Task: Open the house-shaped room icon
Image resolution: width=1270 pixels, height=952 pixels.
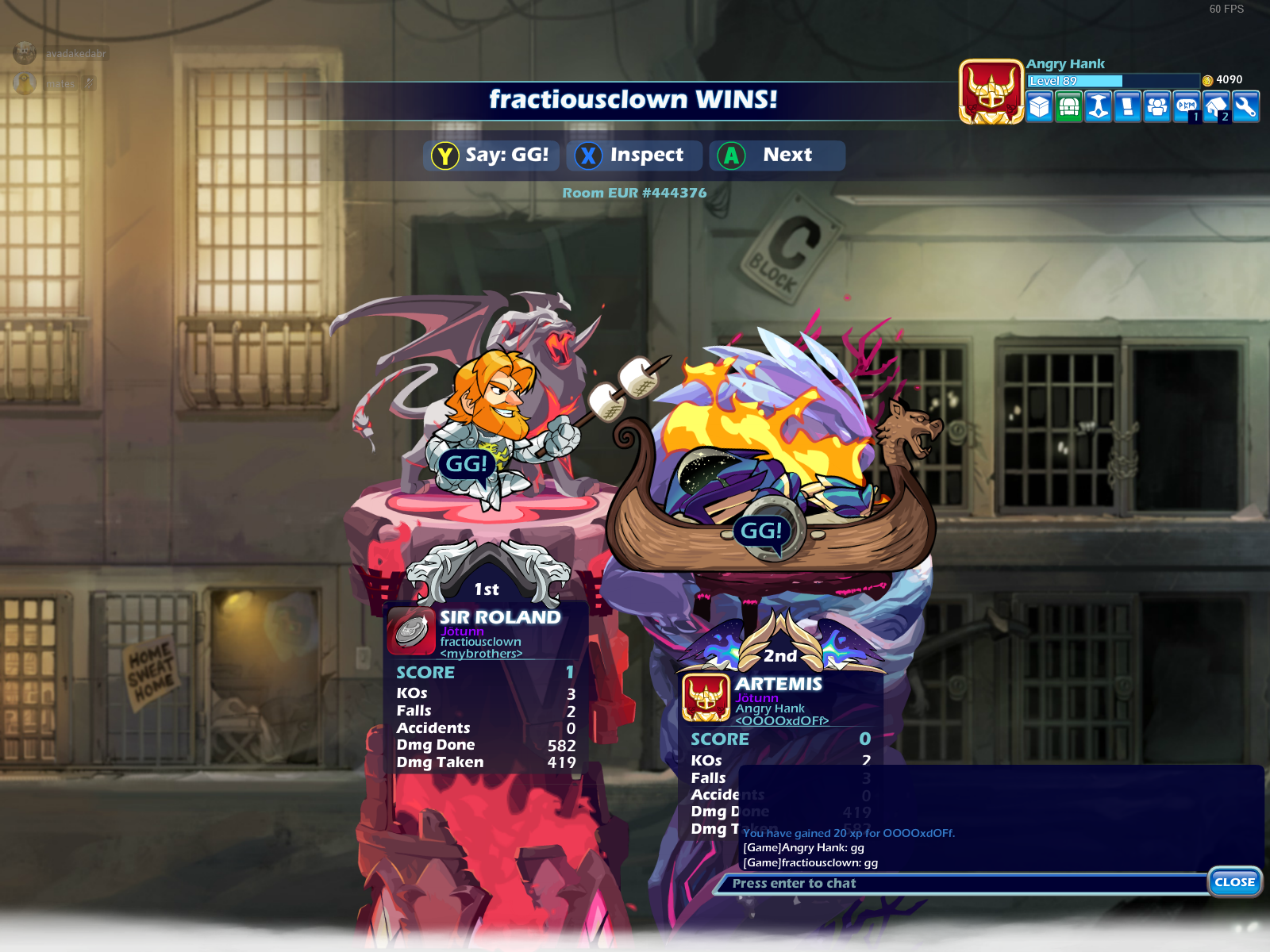Action: pos(1216,106)
